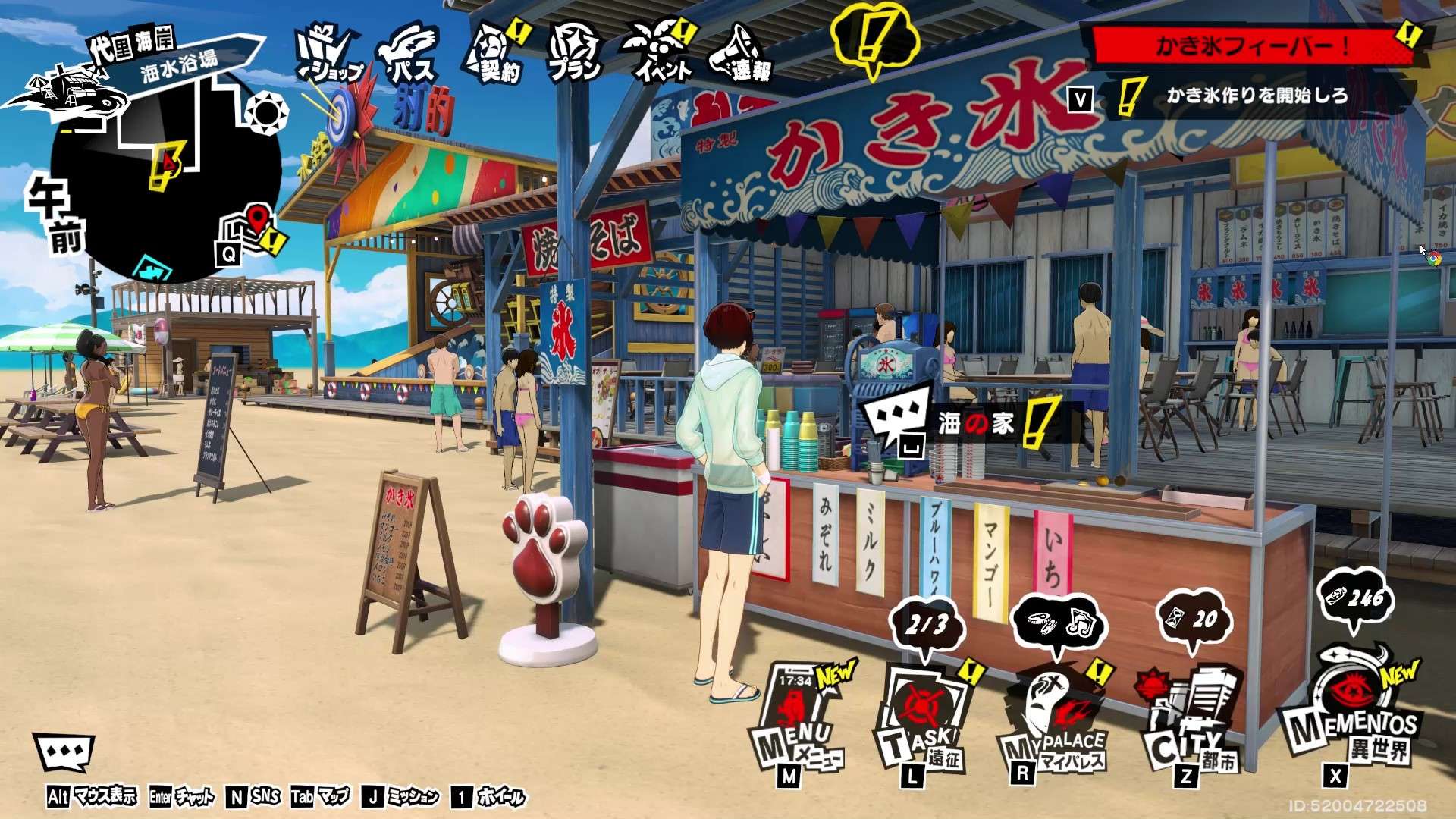
Task: Open the 契約 contract menu
Action: point(495,55)
